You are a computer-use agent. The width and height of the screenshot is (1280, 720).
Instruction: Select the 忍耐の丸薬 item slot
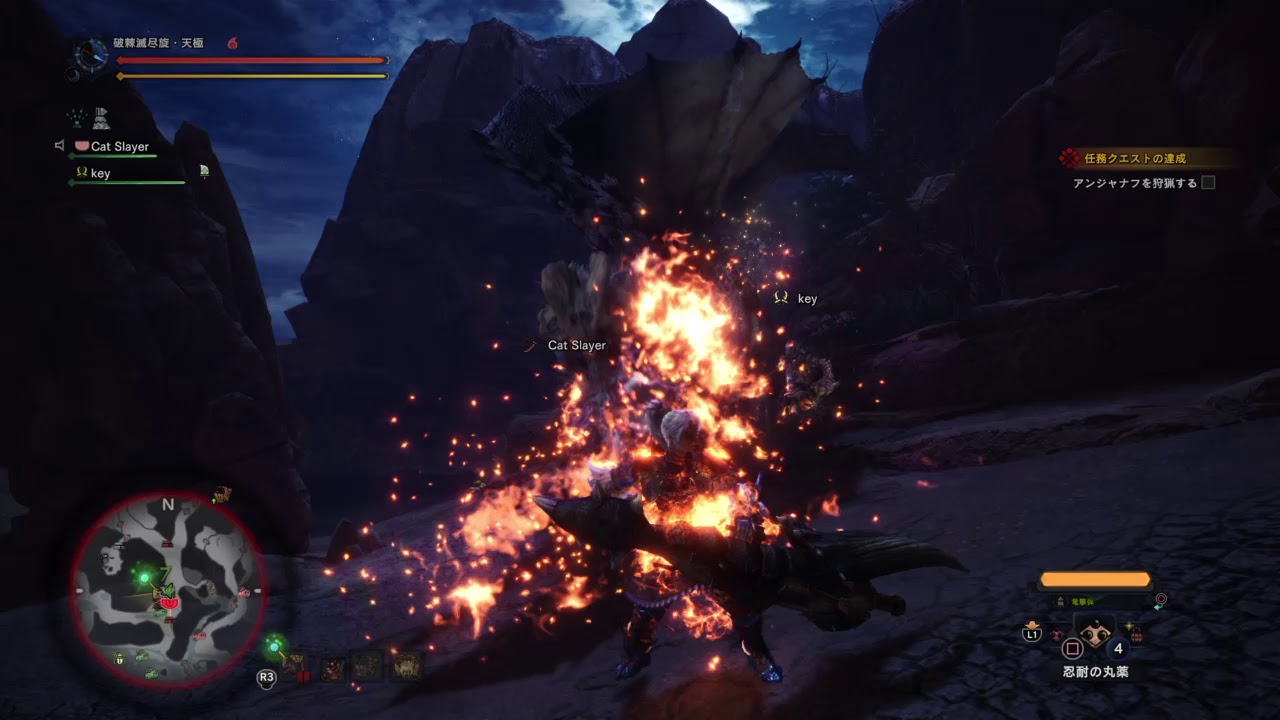pos(1096,634)
